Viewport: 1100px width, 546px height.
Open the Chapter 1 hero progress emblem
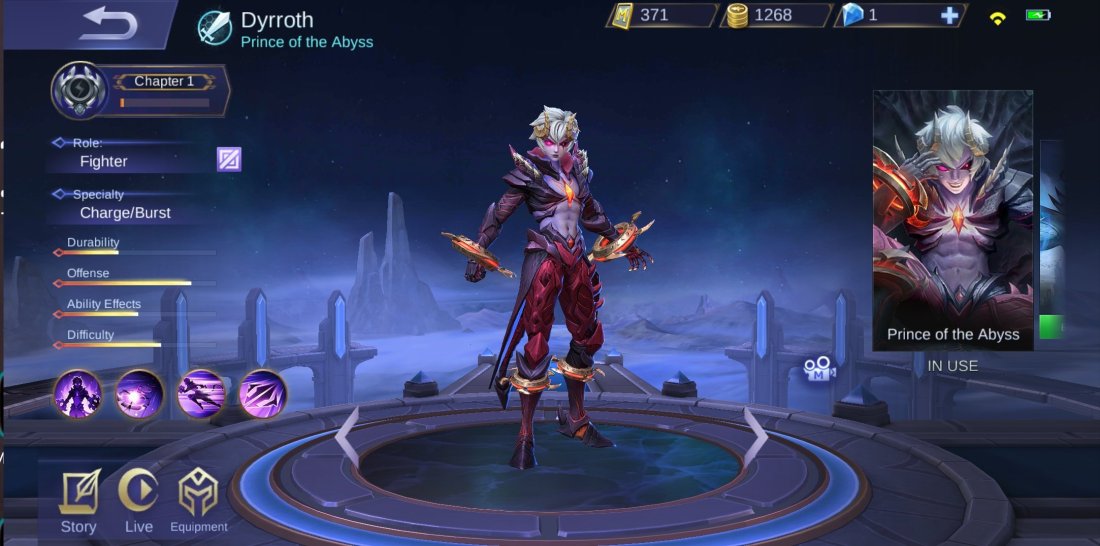click(78, 91)
